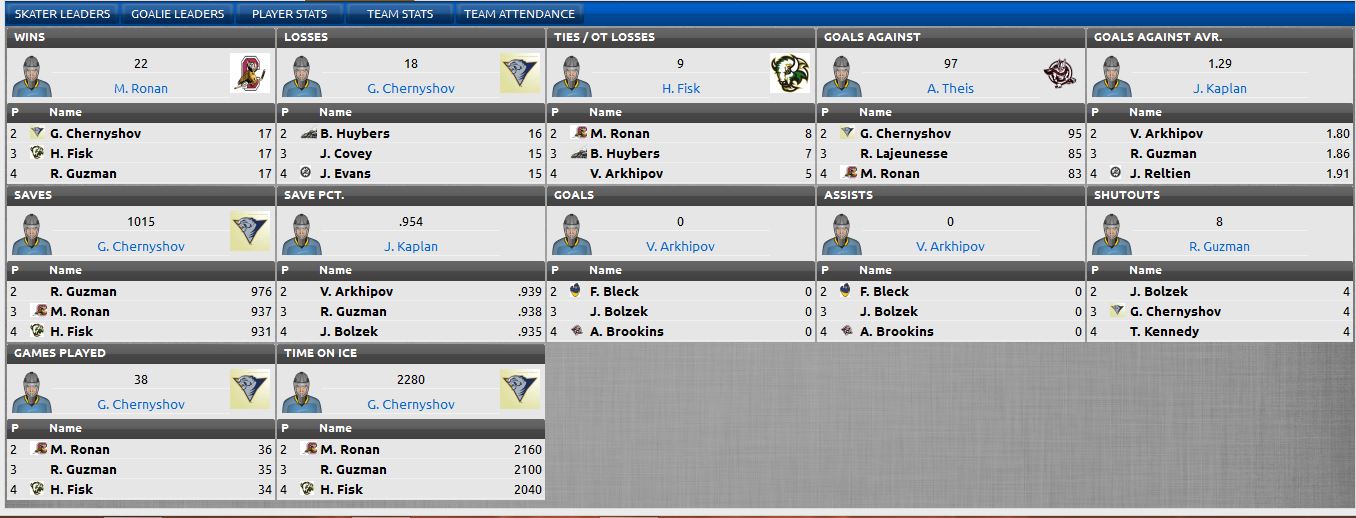1356x518 pixels.
Task: Open the Team Attendance tab
Action: [519, 14]
